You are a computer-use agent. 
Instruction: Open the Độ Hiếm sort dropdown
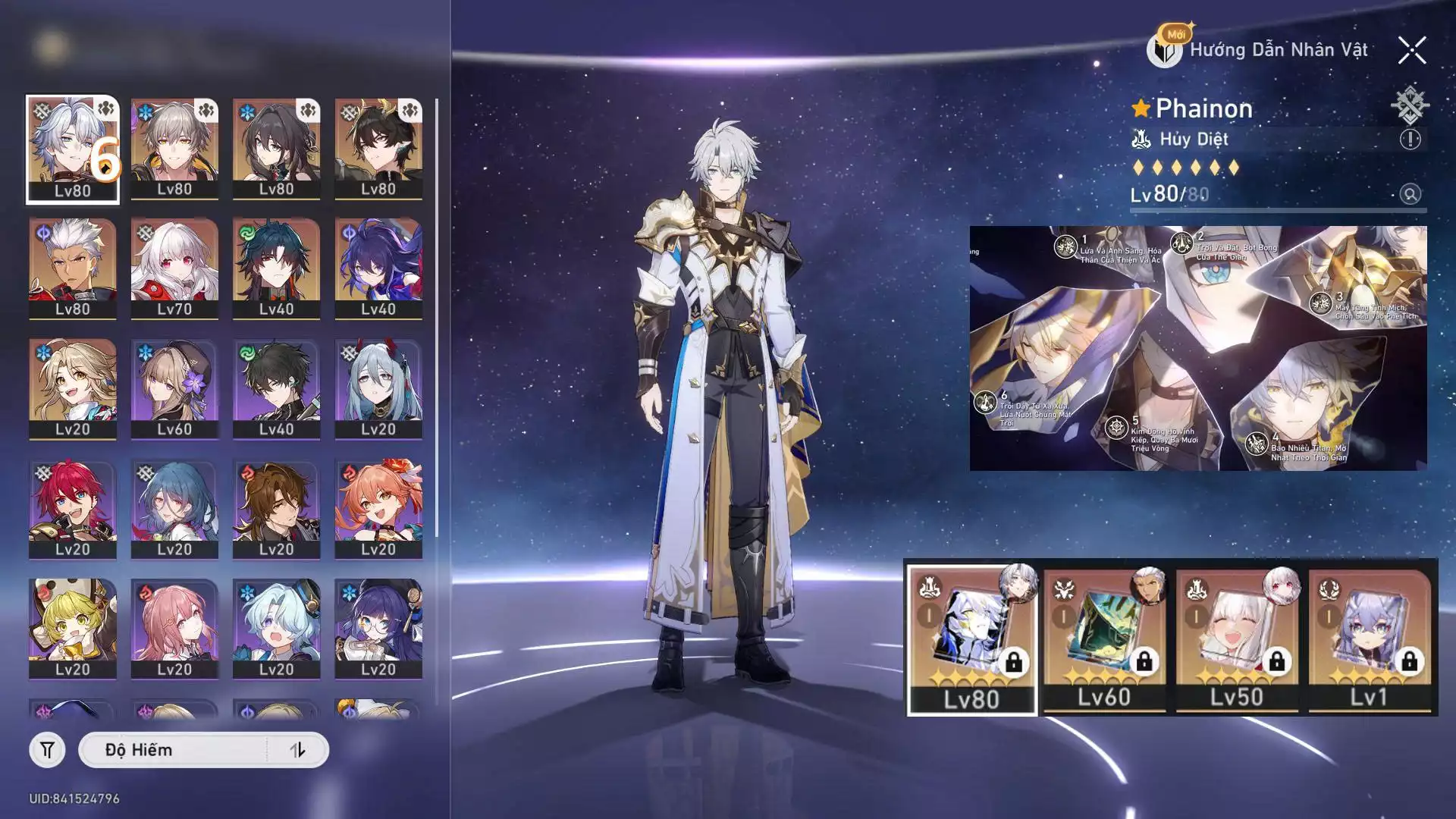click(174, 750)
